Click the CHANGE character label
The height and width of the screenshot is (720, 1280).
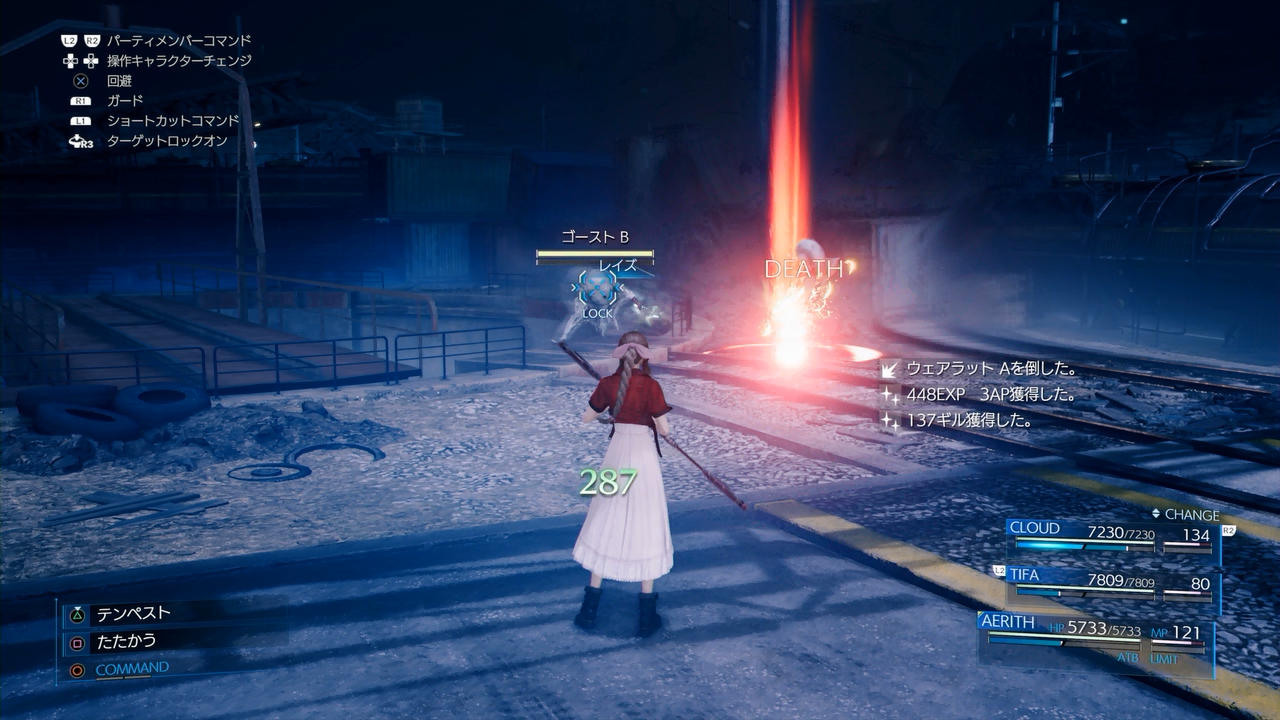click(1185, 514)
